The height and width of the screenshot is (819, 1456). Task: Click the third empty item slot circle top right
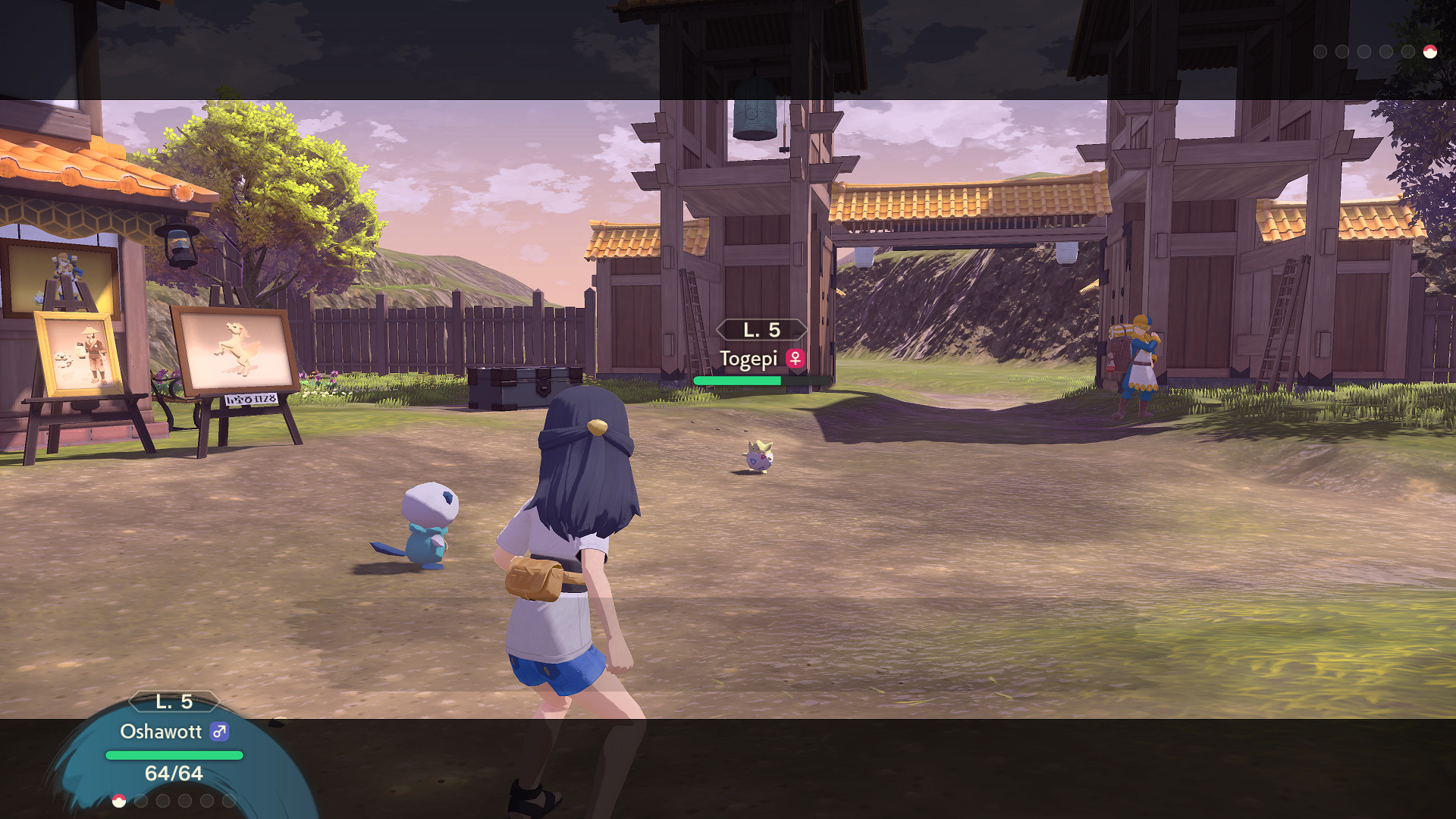pos(1364,52)
